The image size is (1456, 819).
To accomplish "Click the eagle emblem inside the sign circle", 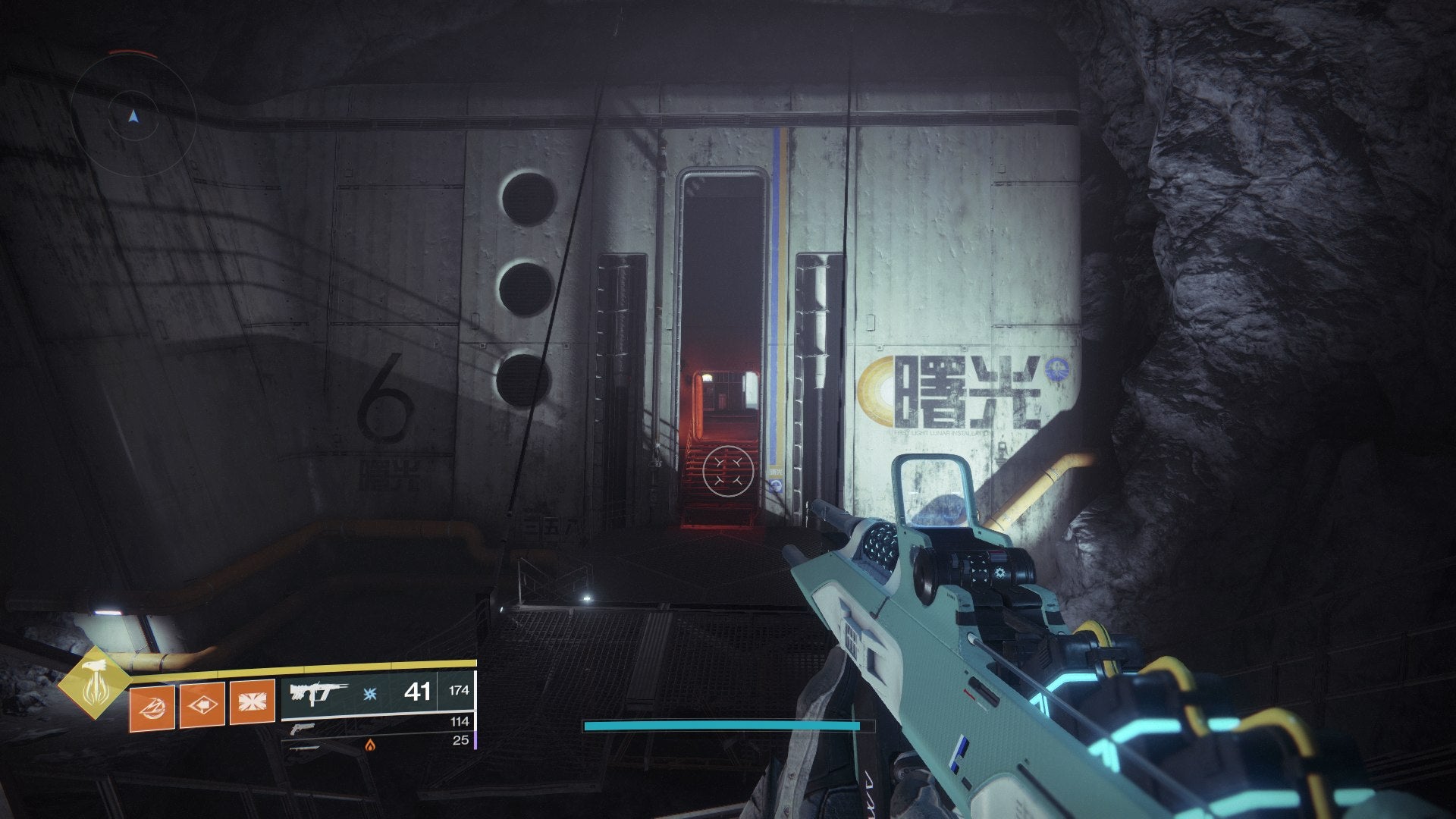I will (1056, 369).
